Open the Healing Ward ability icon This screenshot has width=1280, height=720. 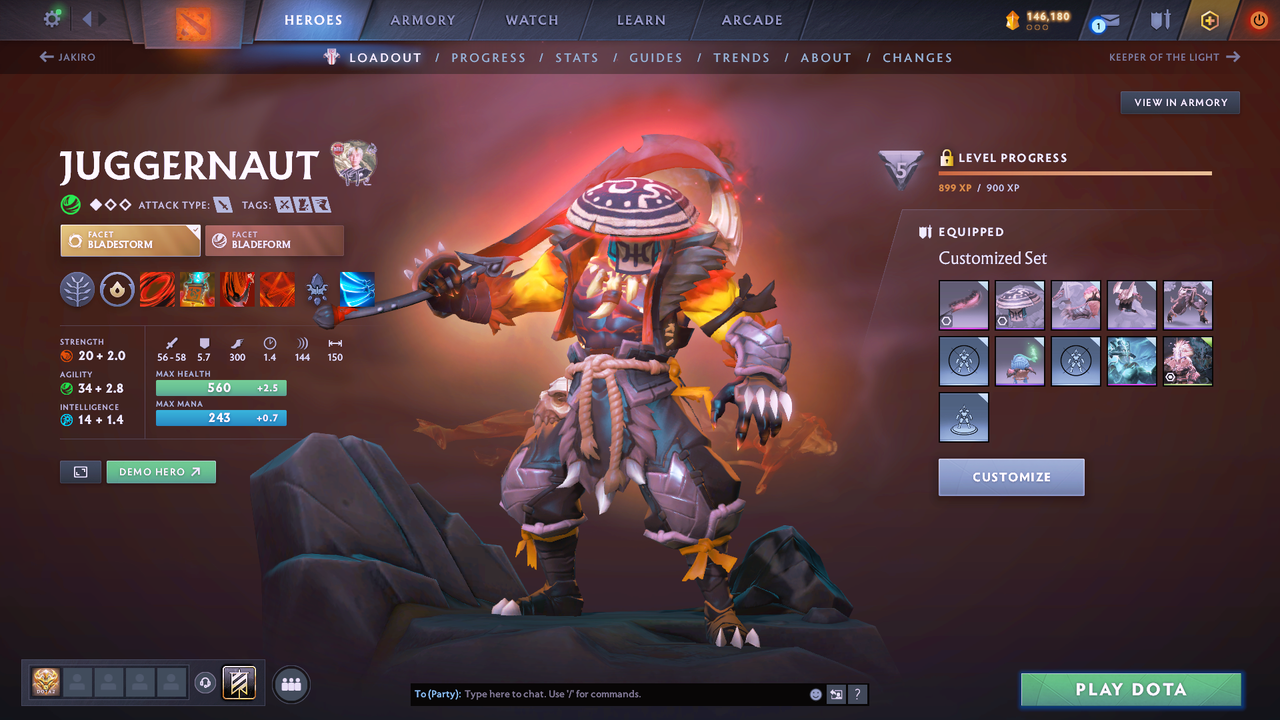coord(196,290)
